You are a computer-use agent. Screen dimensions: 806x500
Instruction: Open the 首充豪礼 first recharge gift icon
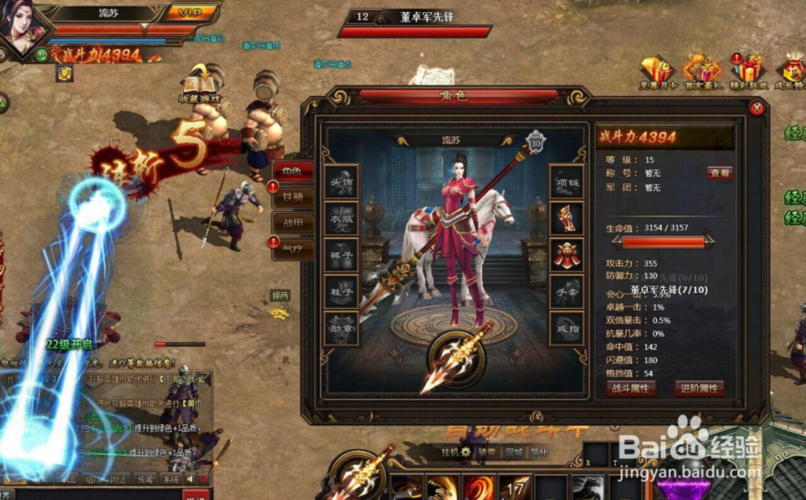tap(702, 72)
